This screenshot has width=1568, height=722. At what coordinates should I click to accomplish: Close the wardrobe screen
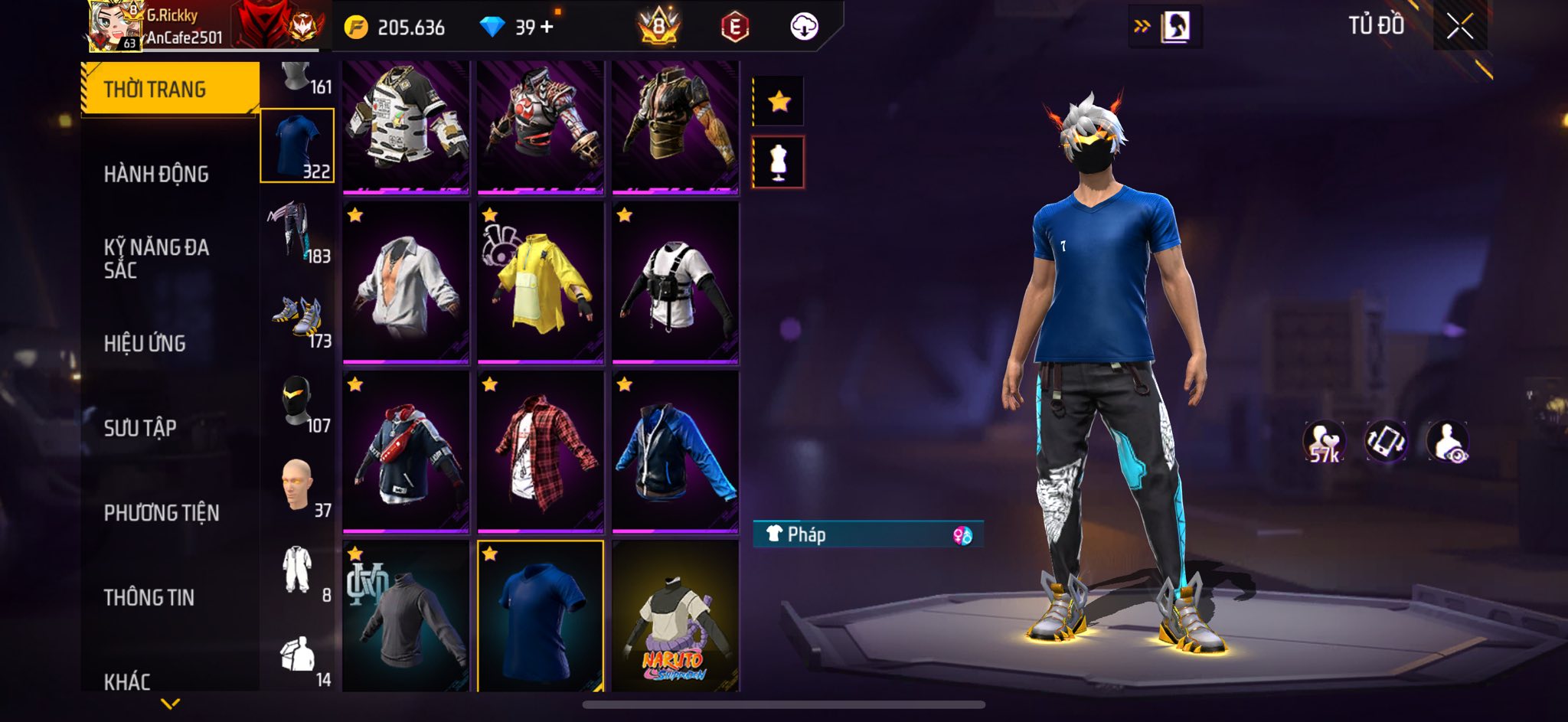[x=1459, y=27]
